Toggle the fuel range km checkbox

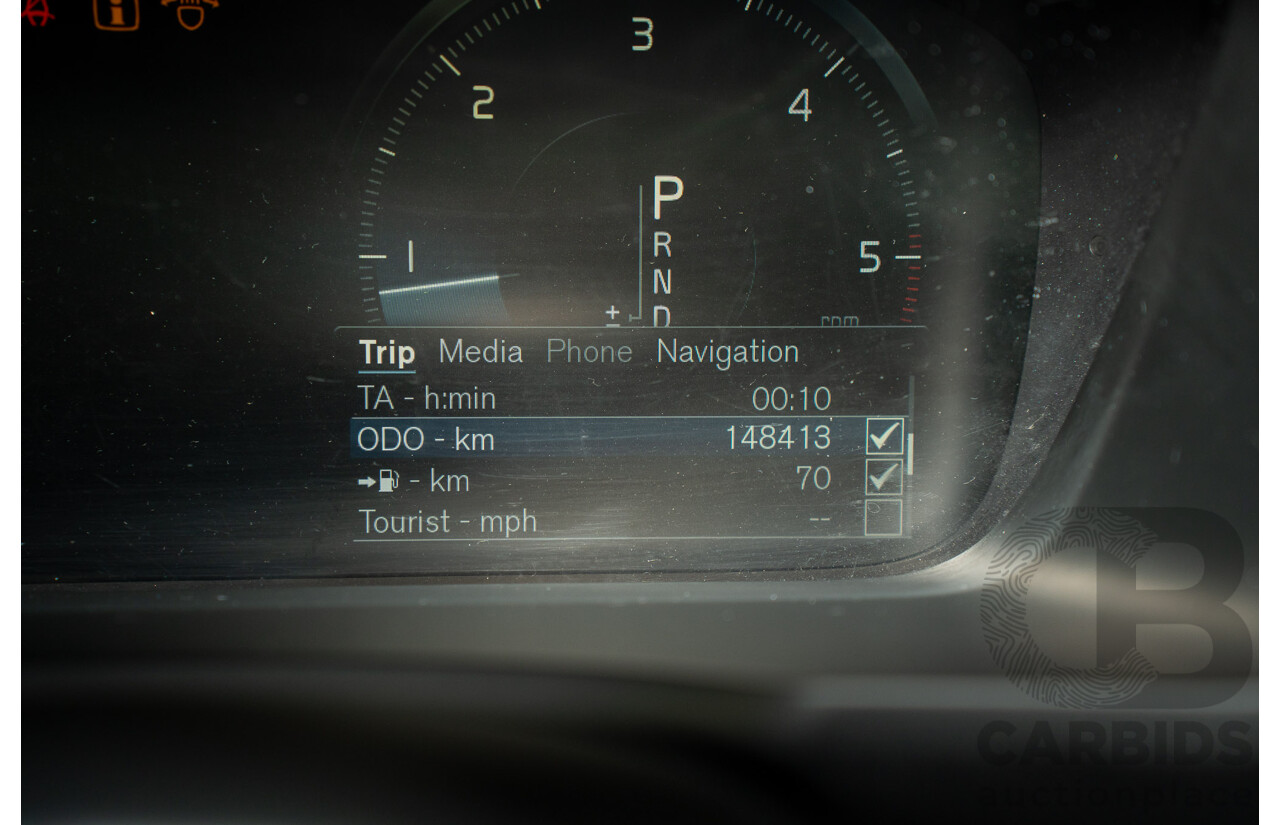point(883,478)
